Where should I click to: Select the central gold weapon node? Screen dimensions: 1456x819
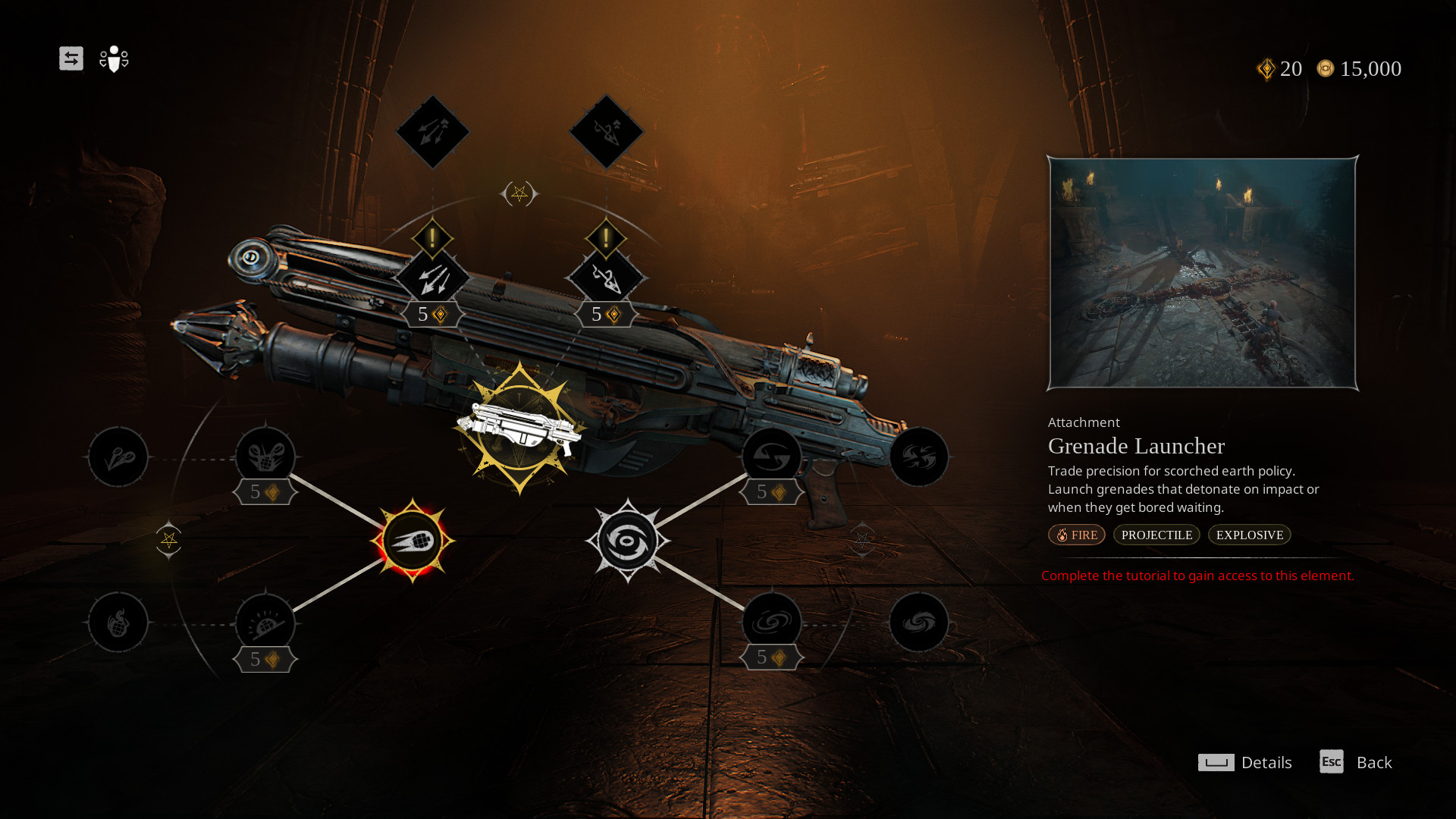tap(519, 428)
